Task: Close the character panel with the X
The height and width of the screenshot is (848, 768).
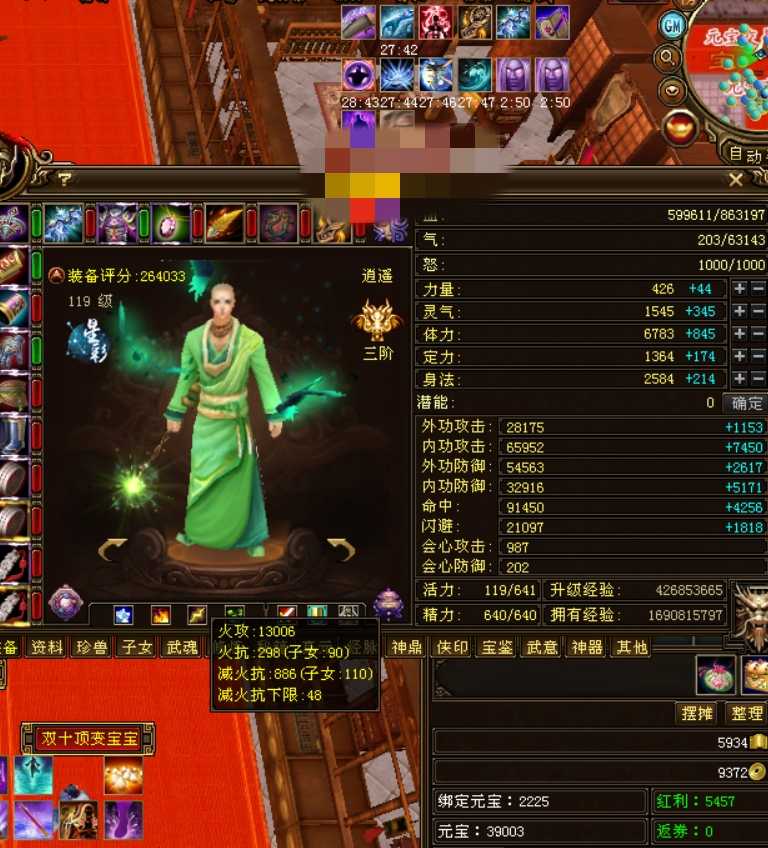Action: (736, 180)
